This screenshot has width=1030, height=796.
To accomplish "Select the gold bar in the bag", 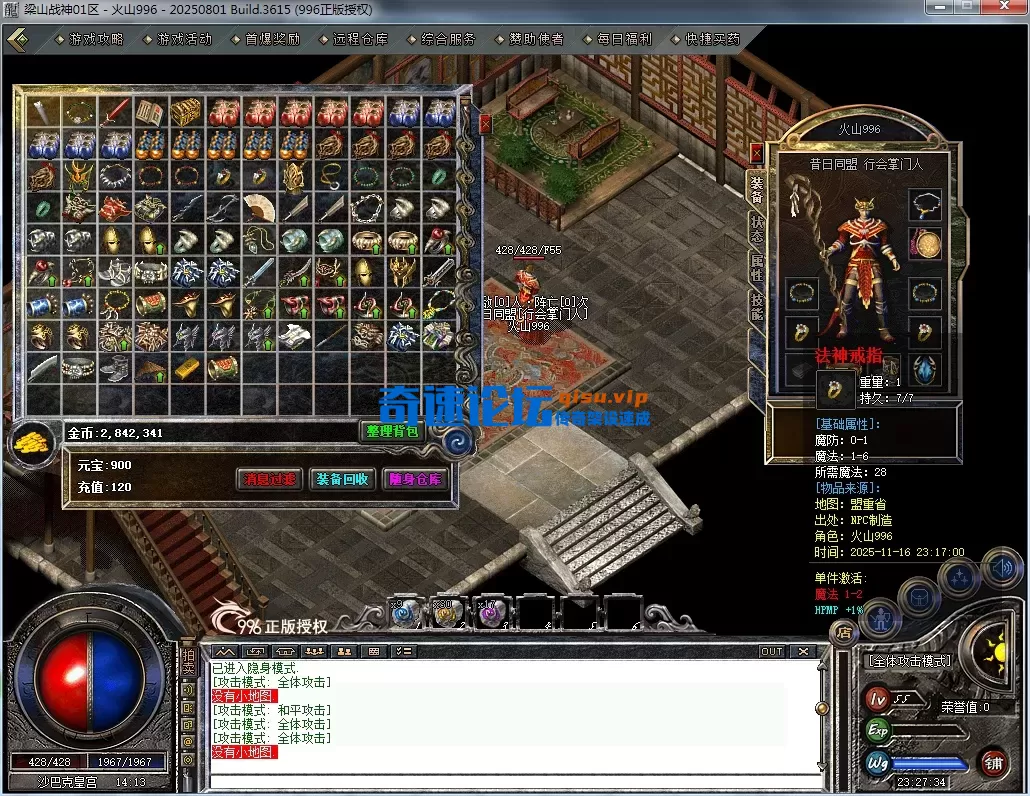I will click(187, 368).
